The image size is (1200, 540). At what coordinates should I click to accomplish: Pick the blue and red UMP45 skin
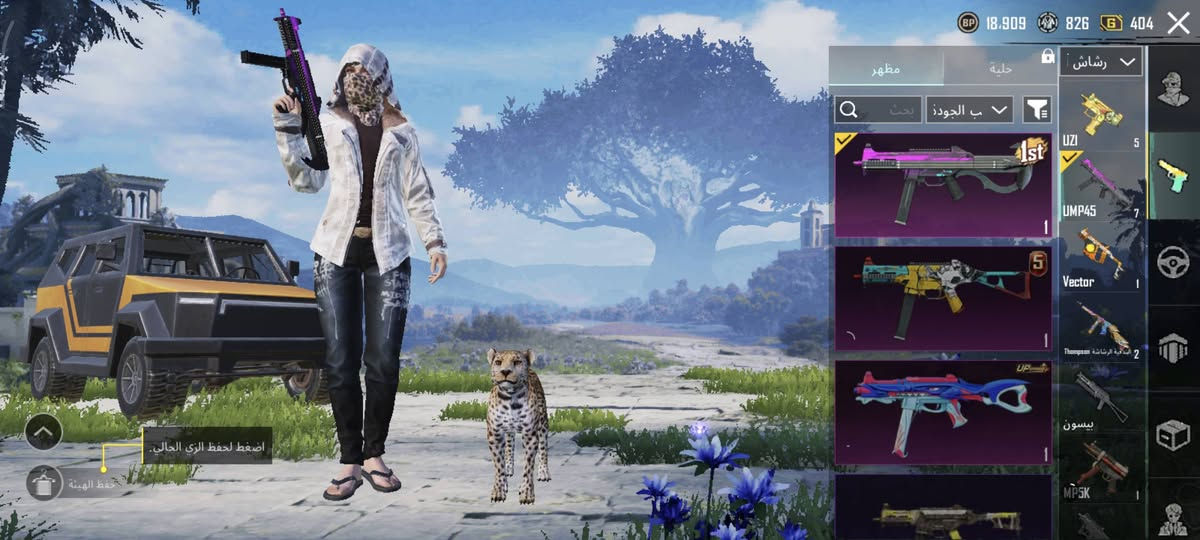943,412
